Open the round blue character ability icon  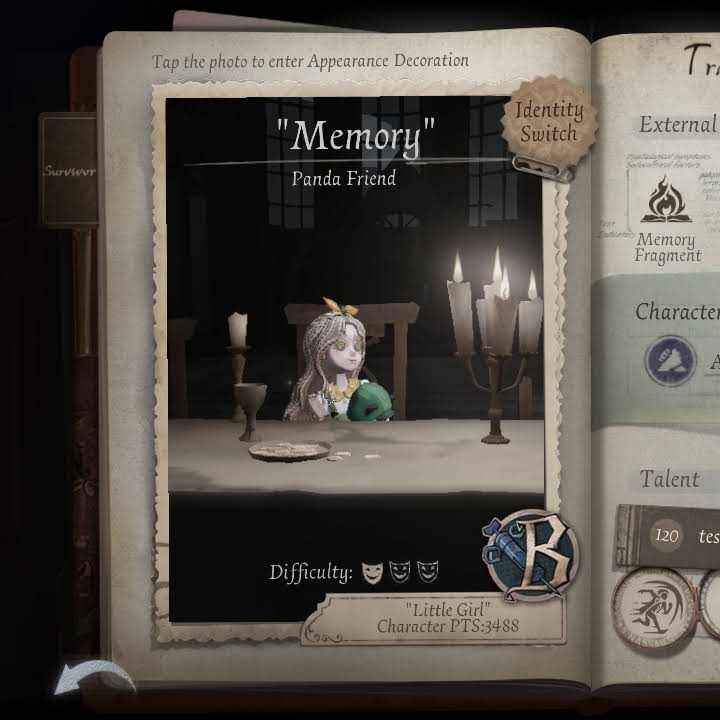click(x=670, y=360)
